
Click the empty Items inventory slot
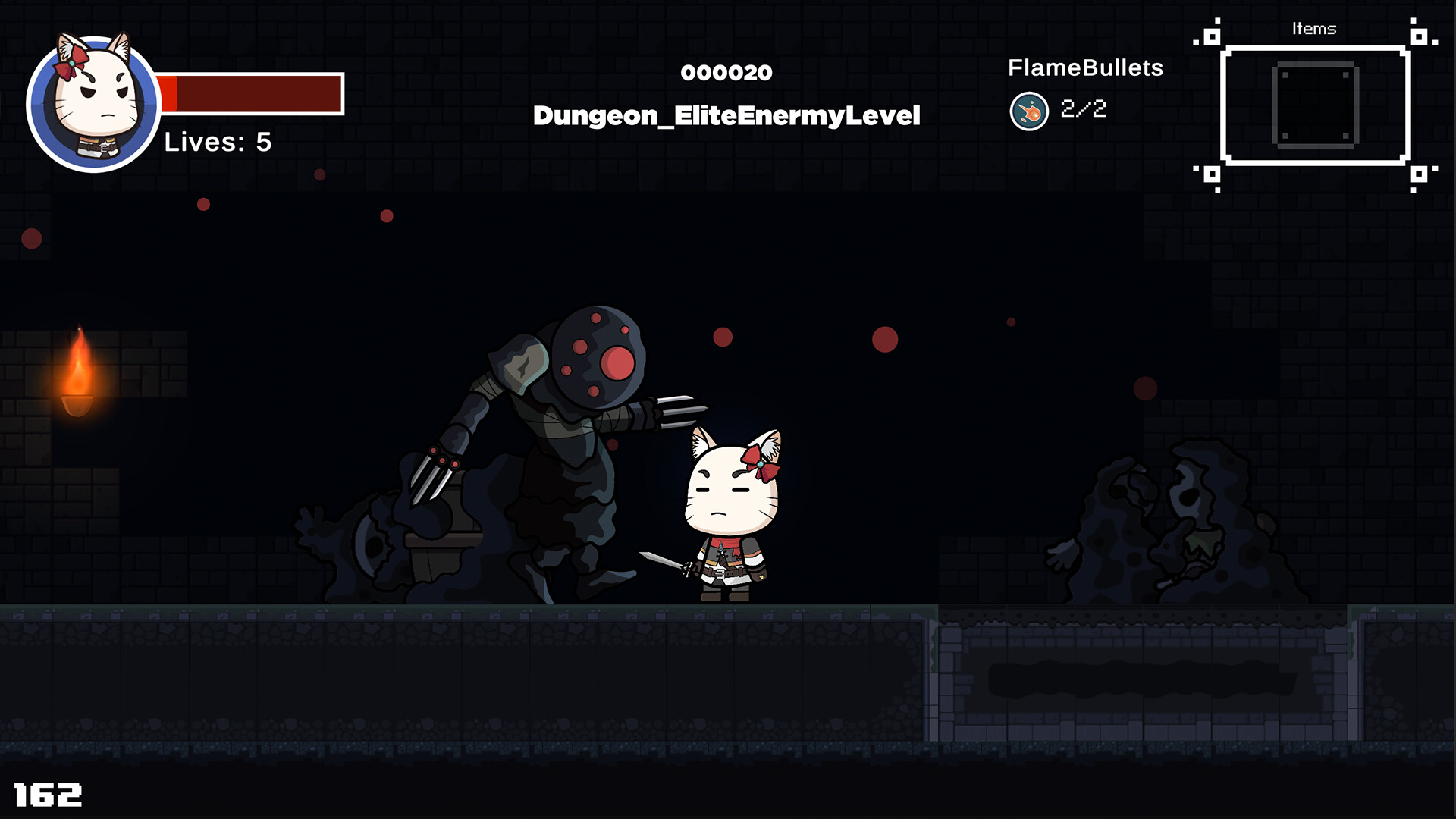coord(1316,106)
